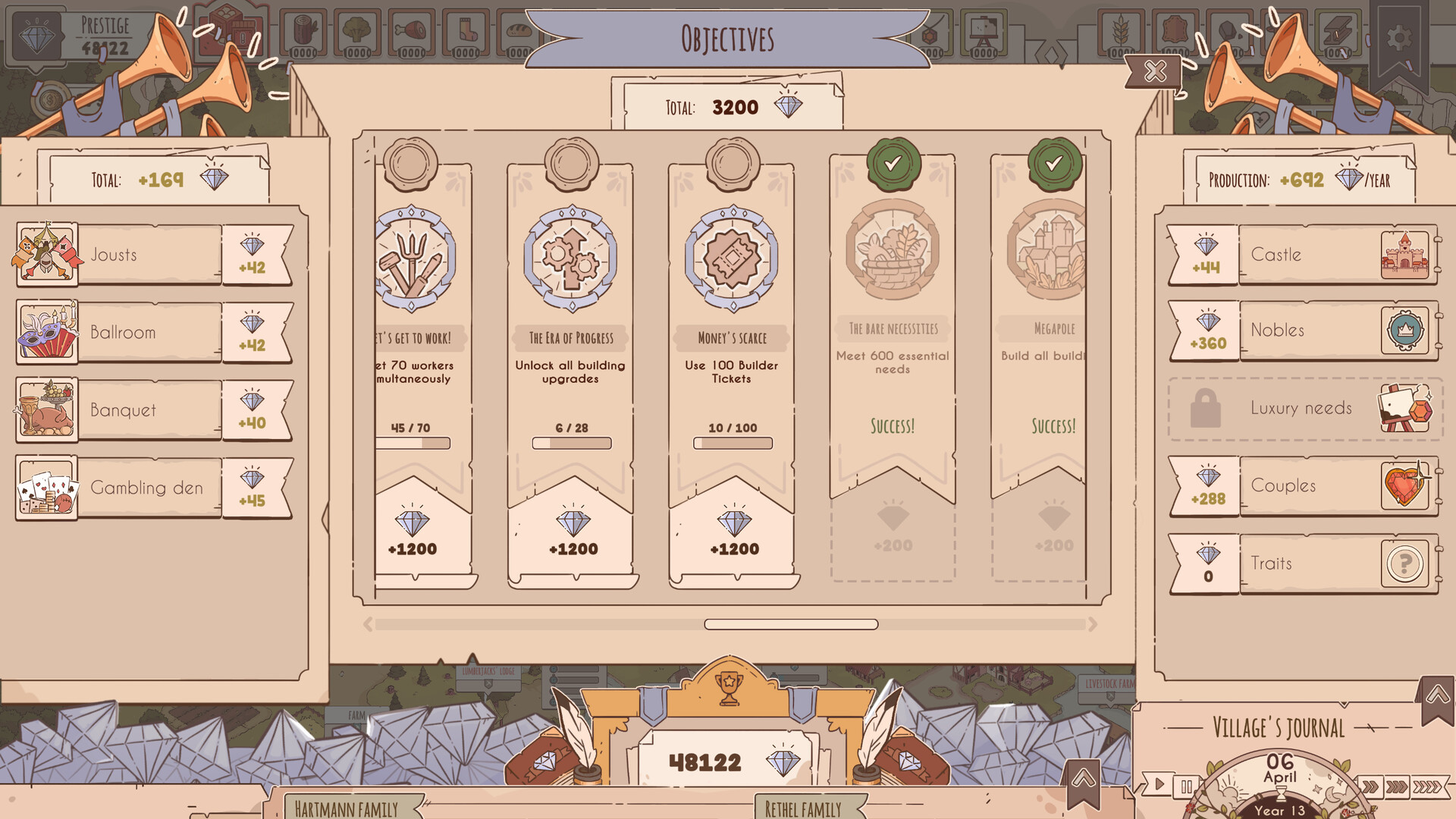Select the bread resource icon
The image size is (1456, 819).
click(518, 30)
